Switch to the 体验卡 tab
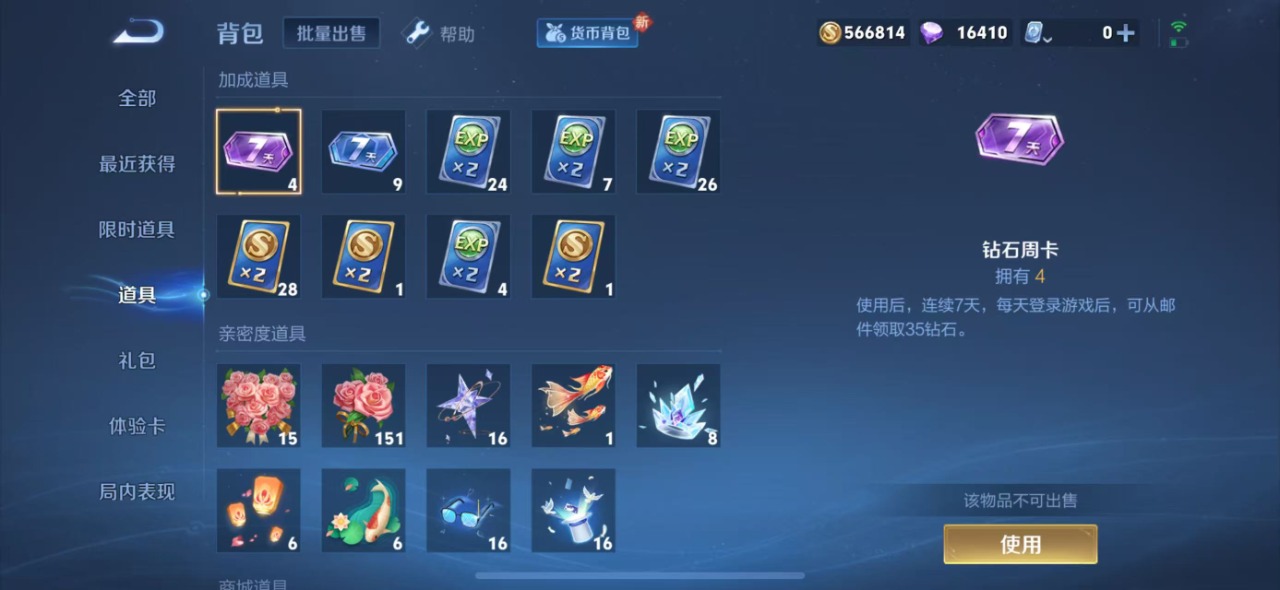The image size is (1280, 590). pos(137,426)
